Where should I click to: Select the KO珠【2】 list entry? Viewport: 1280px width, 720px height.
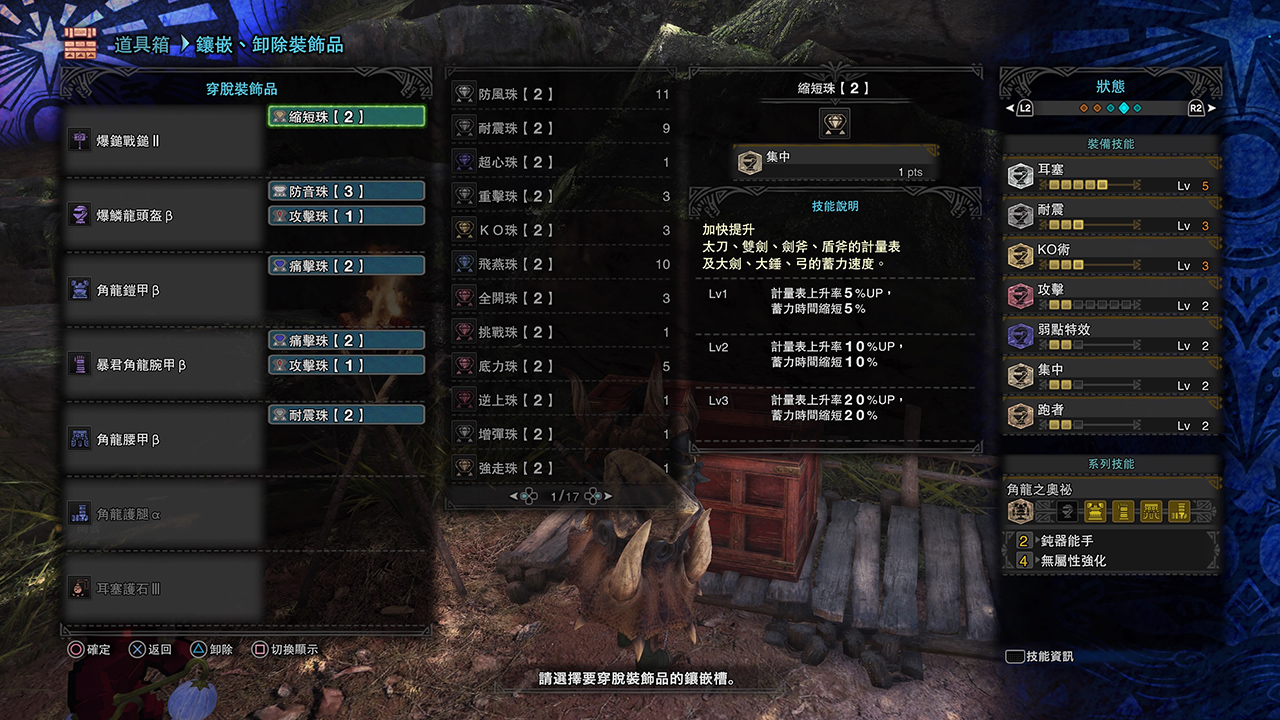(560, 231)
